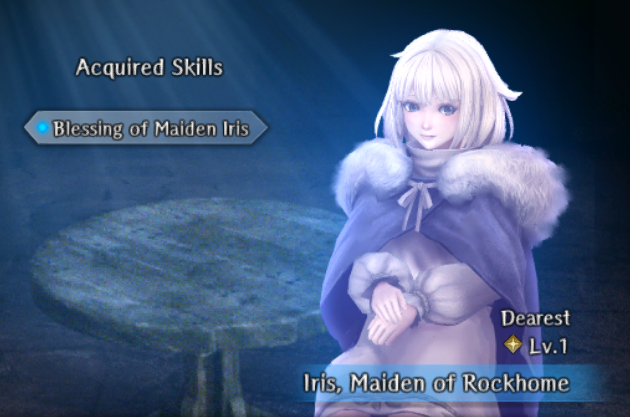Select the Blessing of Maiden Iris skill
The width and height of the screenshot is (630, 417).
tap(146, 129)
